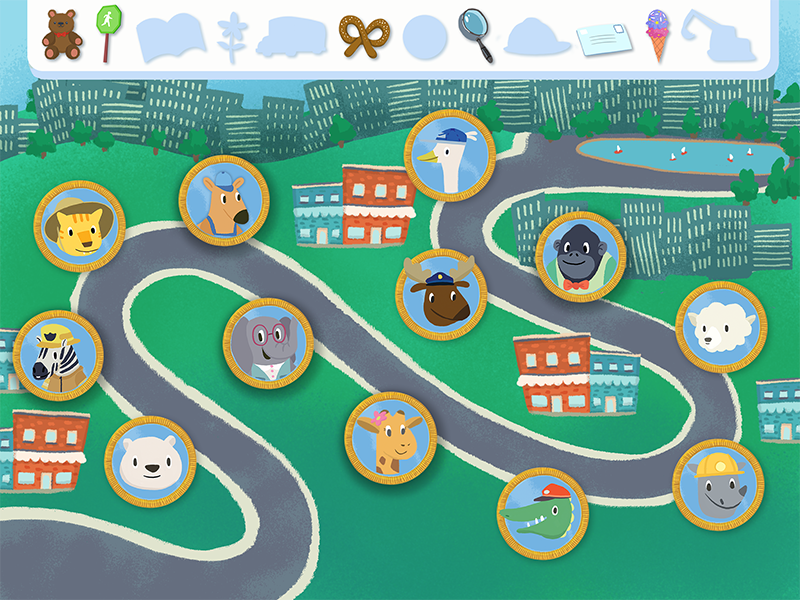
Task: Select the fluffy white sheep badge
Action: (720, 327)
